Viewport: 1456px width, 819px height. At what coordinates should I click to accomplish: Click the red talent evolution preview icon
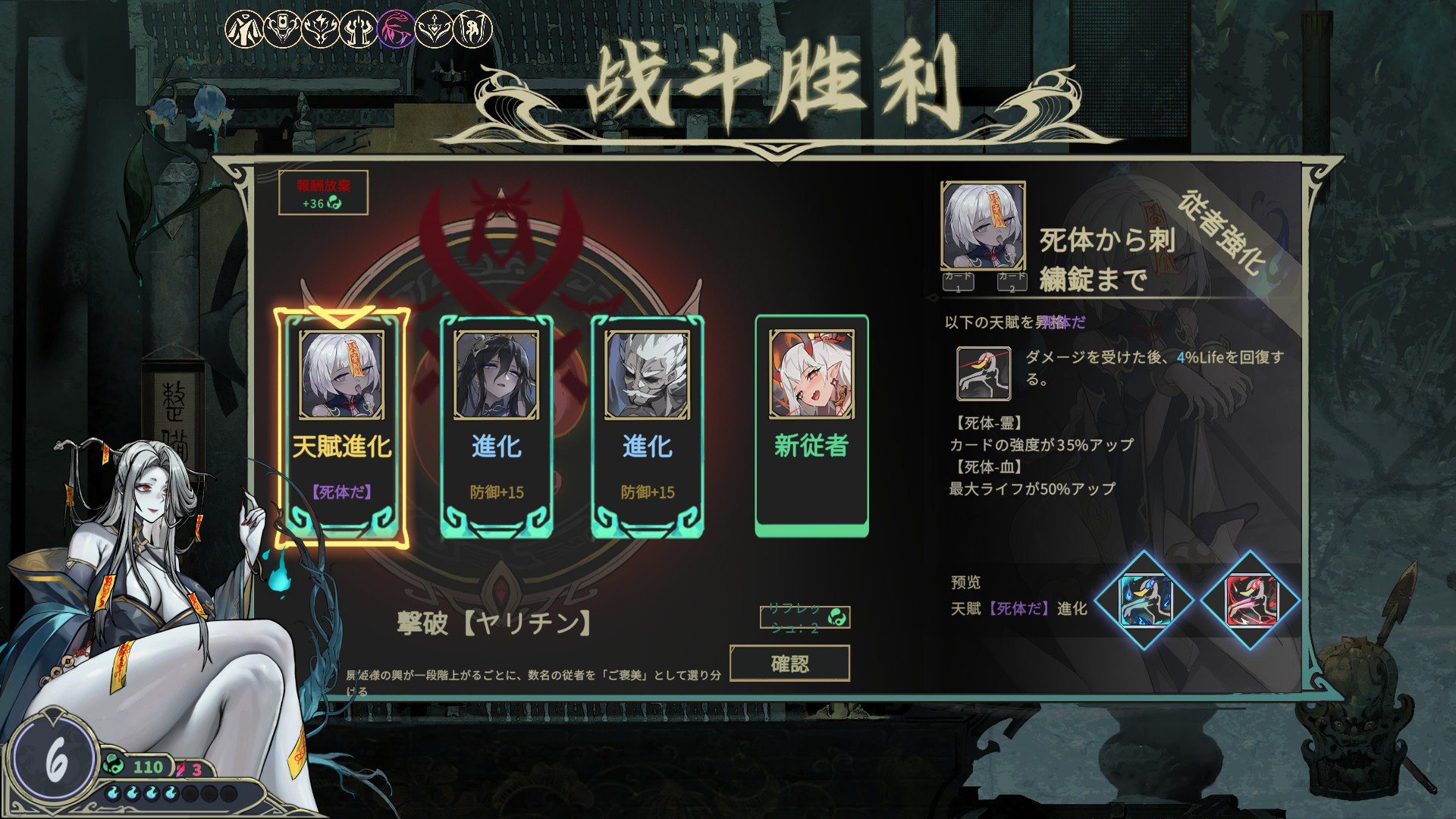(1250, 600)
